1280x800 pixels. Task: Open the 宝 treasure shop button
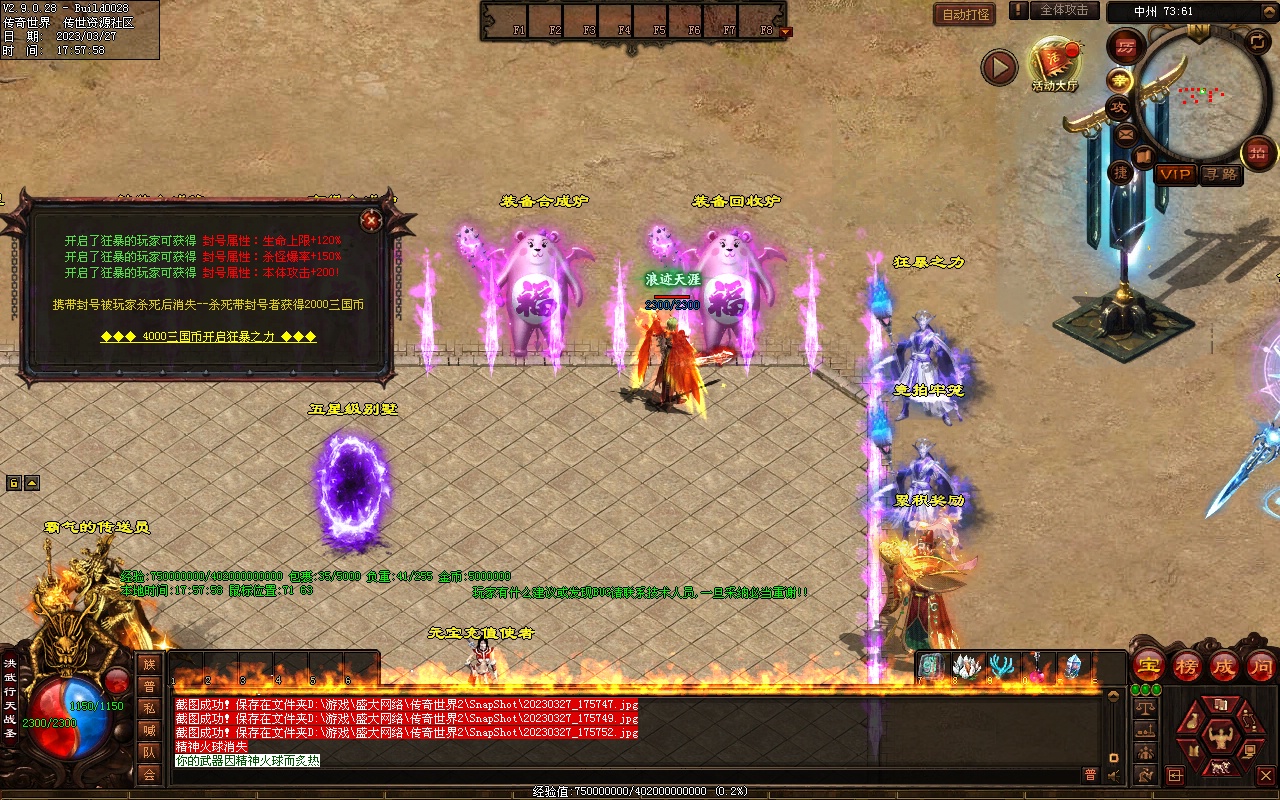click(1148, 665)
